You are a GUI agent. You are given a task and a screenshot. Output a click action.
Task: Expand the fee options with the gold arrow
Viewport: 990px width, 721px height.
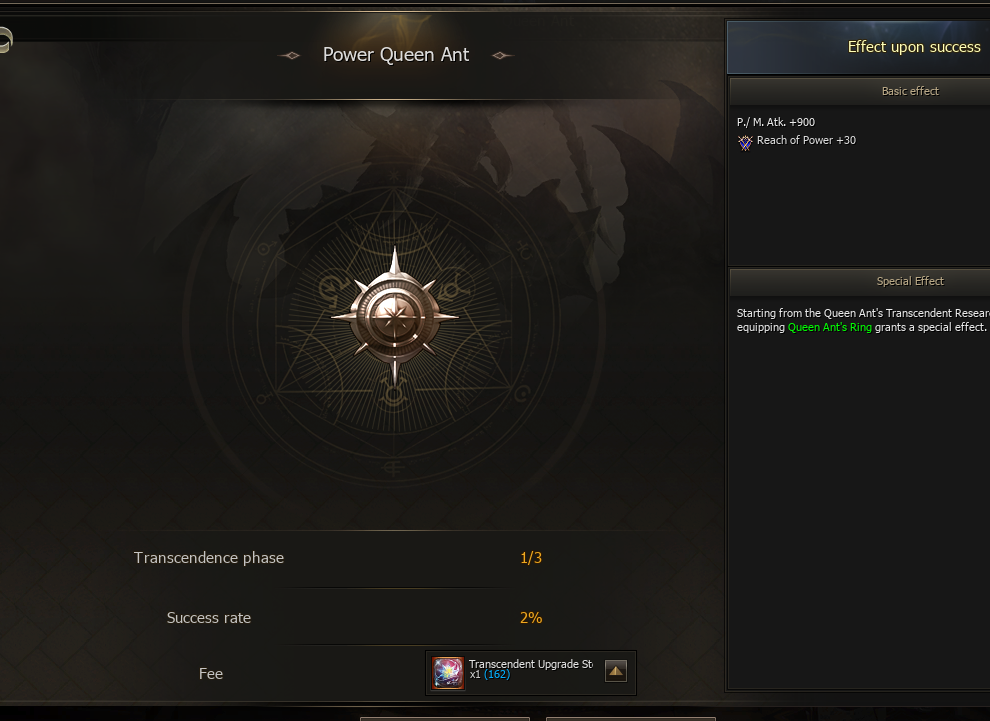point(616,672)
